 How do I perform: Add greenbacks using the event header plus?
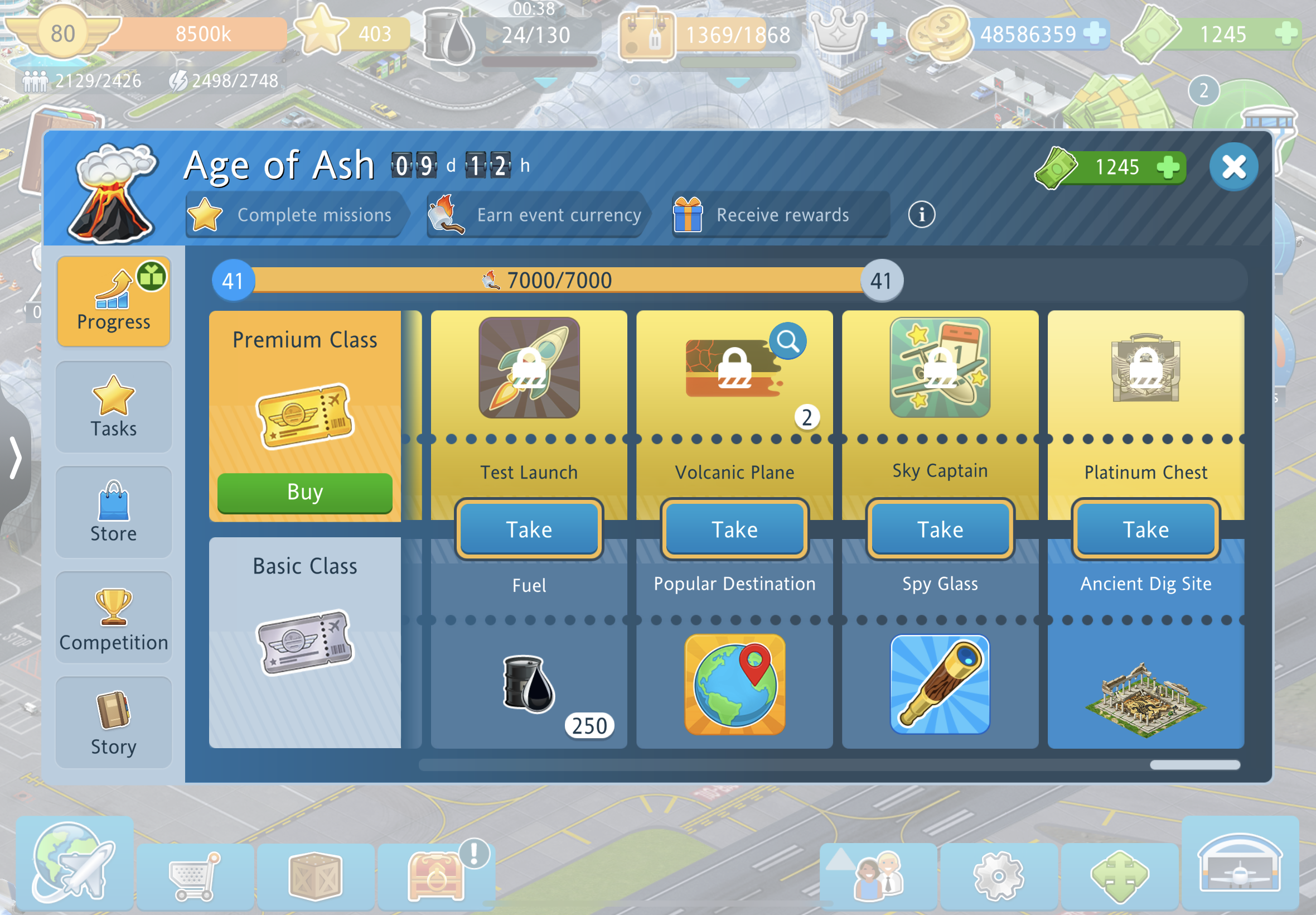tap(1168, 167)
